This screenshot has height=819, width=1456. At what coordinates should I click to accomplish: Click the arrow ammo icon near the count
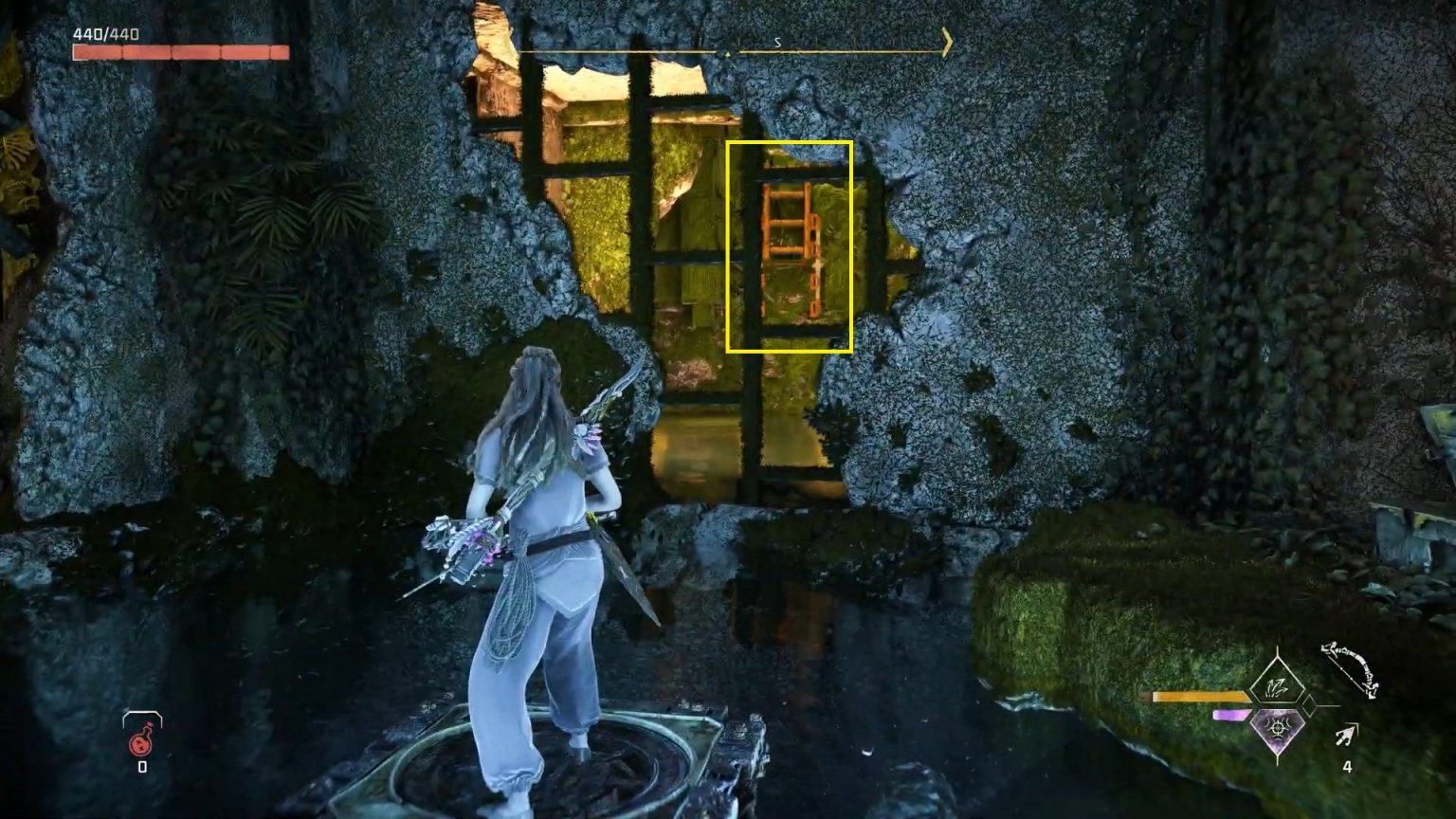tap(1344, 735)
